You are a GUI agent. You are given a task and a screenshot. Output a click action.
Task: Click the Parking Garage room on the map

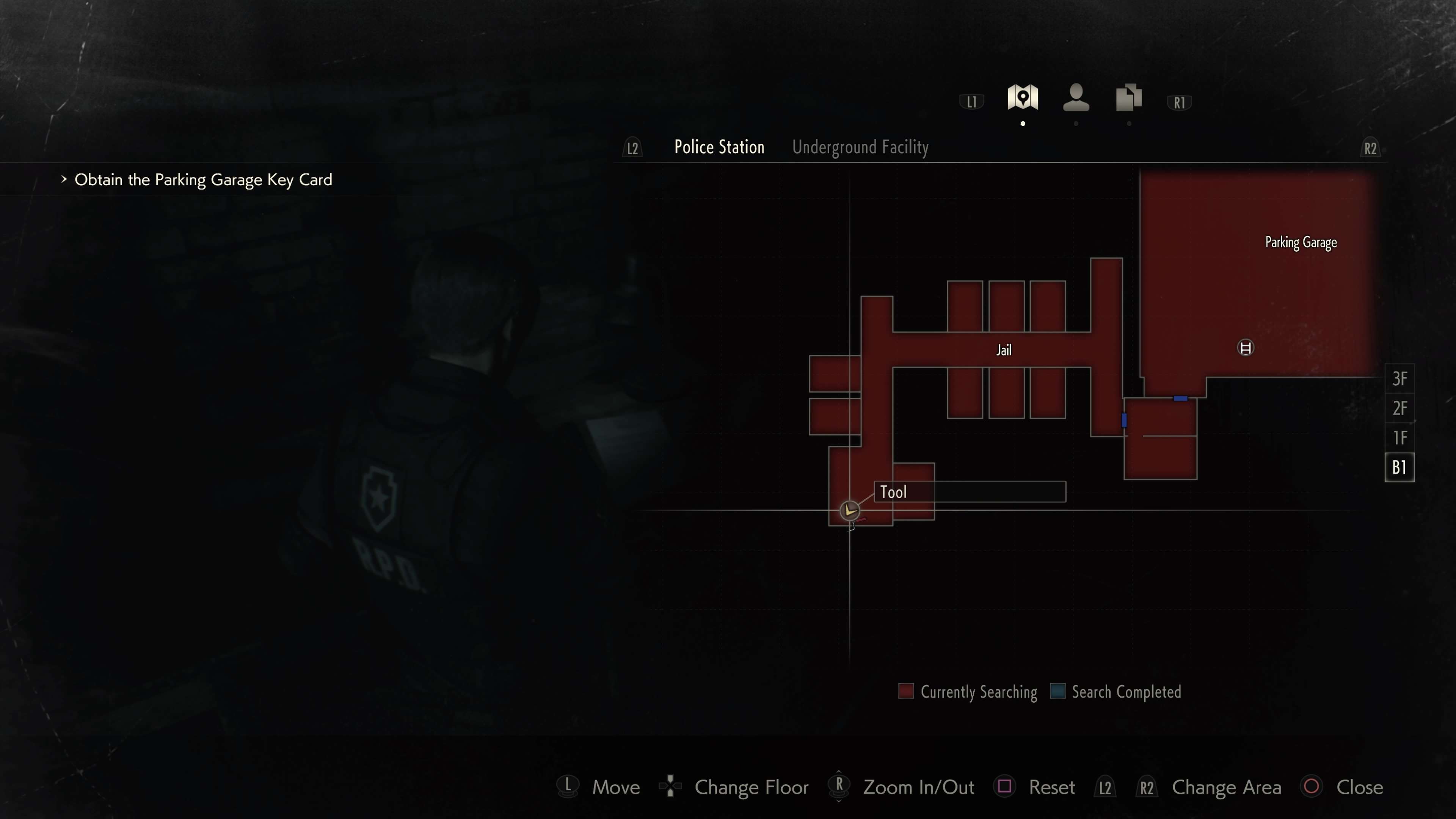pyautogui.click(x=1300, y=243)
